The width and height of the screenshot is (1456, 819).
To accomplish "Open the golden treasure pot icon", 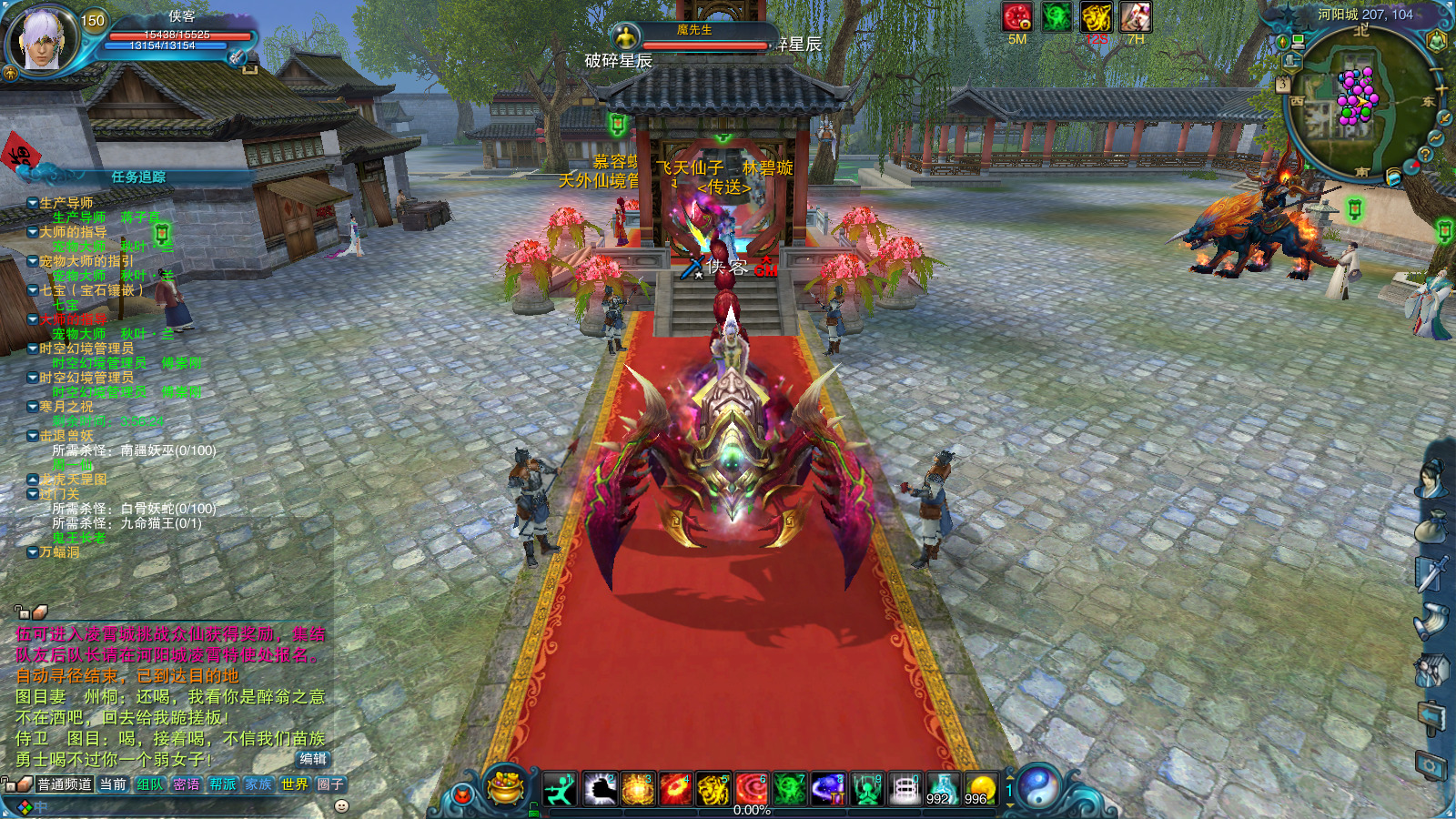I will [505, 786].
